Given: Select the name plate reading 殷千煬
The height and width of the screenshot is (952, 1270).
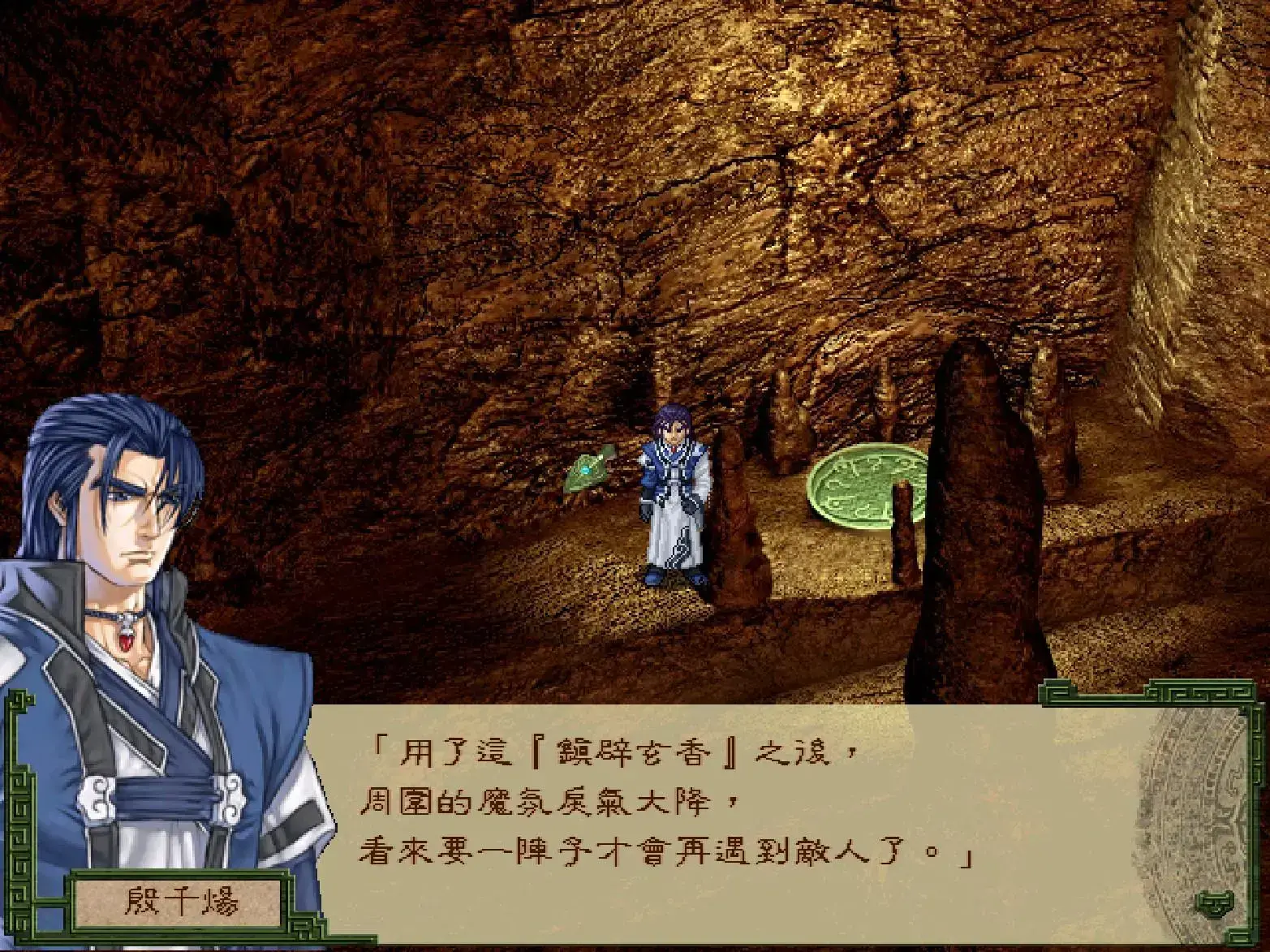Looking at the screenshot, I should click(183, 901).
